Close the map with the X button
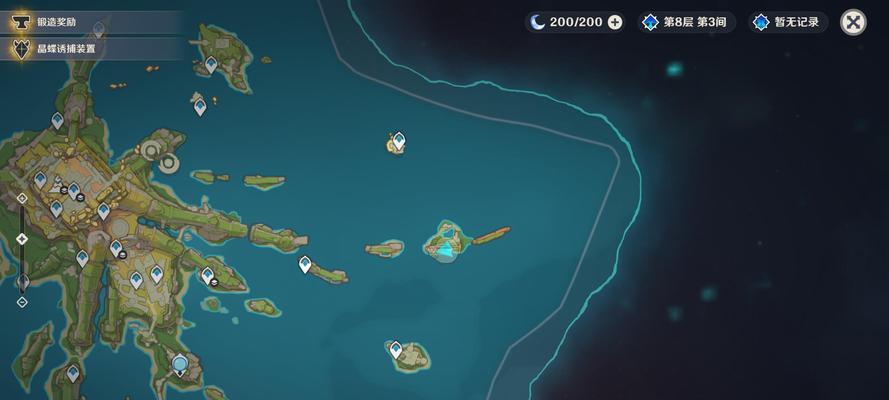Viewport: 889px width, 400px height. [853, 22]
